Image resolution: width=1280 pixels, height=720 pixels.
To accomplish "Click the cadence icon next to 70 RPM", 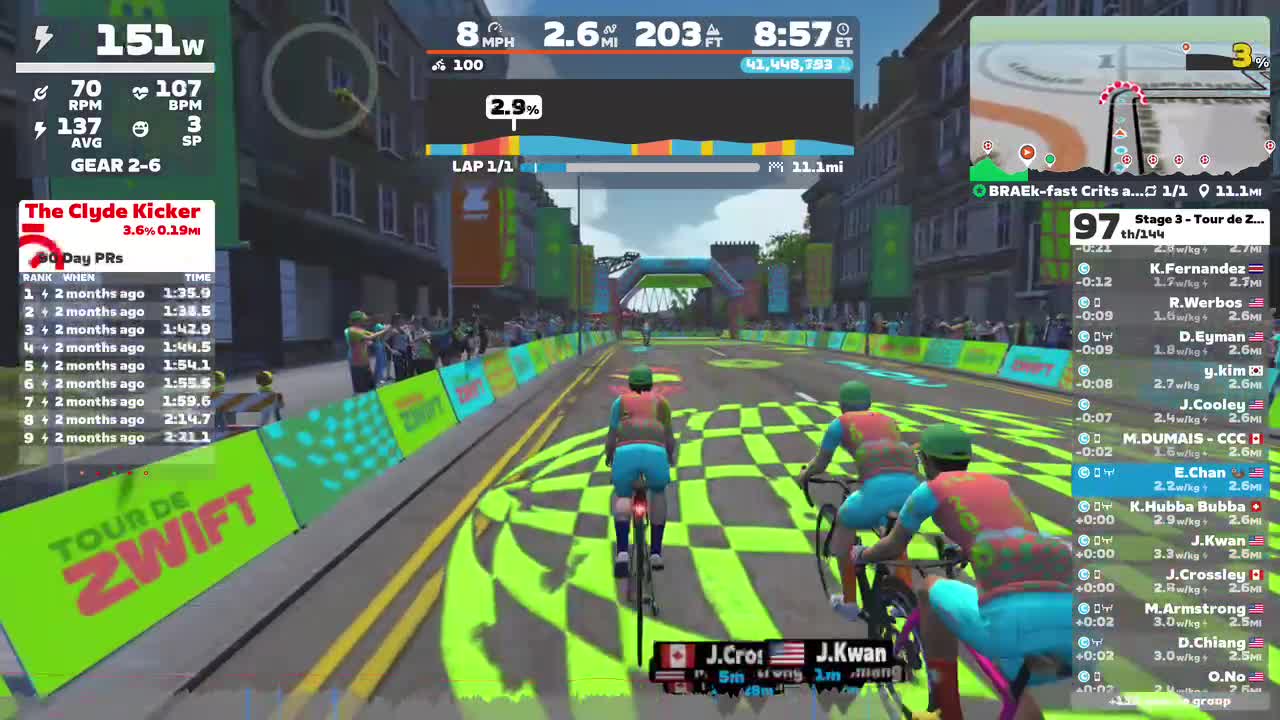I will tap(40, 92).
